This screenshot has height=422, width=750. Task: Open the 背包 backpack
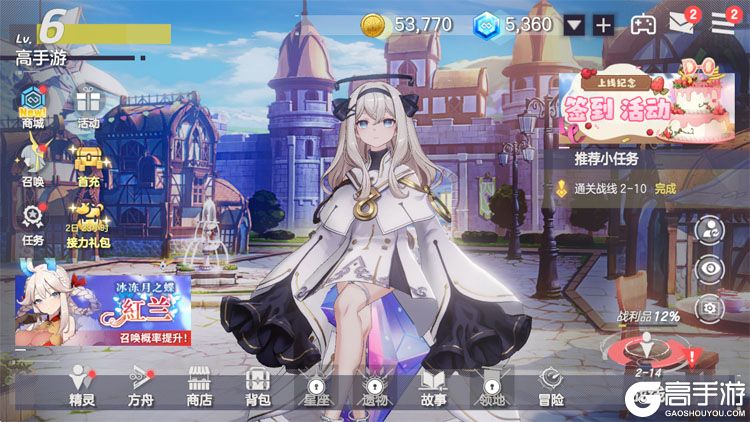[x=257, y=386]
